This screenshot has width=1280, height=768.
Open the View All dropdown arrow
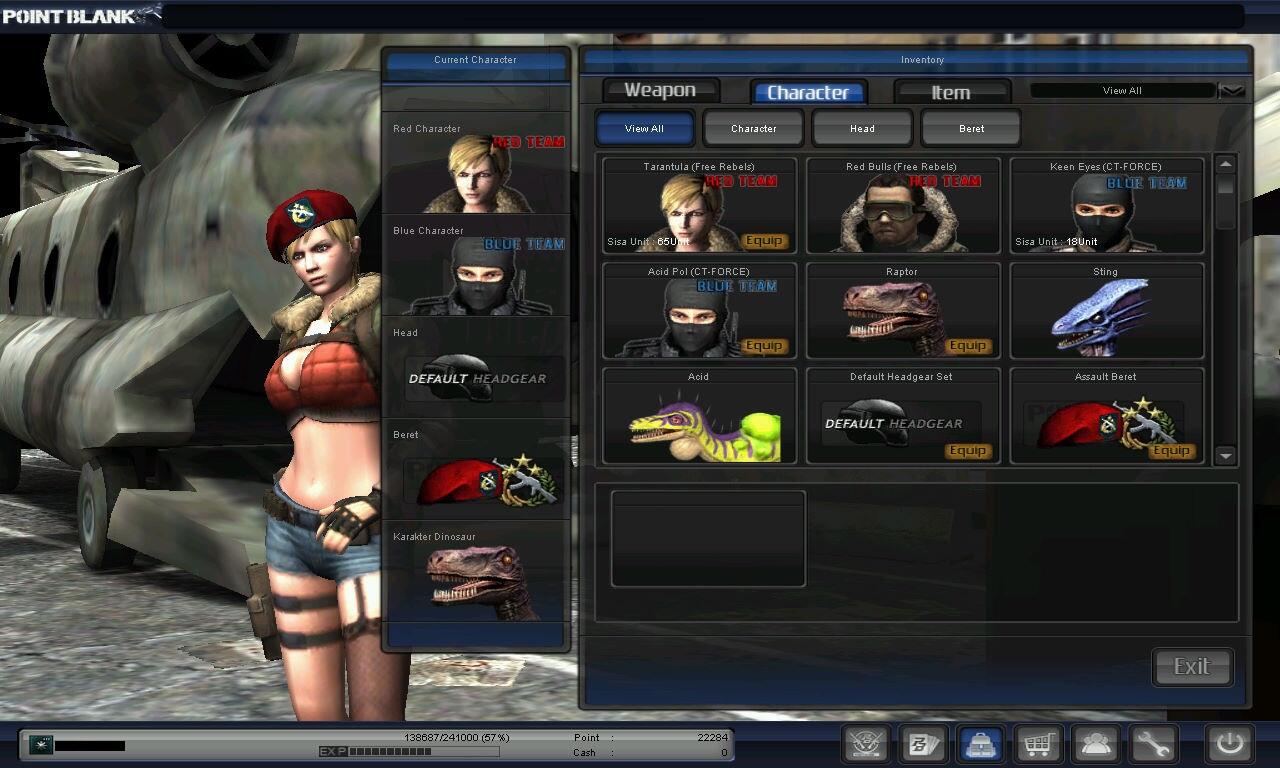(1232, 91)
